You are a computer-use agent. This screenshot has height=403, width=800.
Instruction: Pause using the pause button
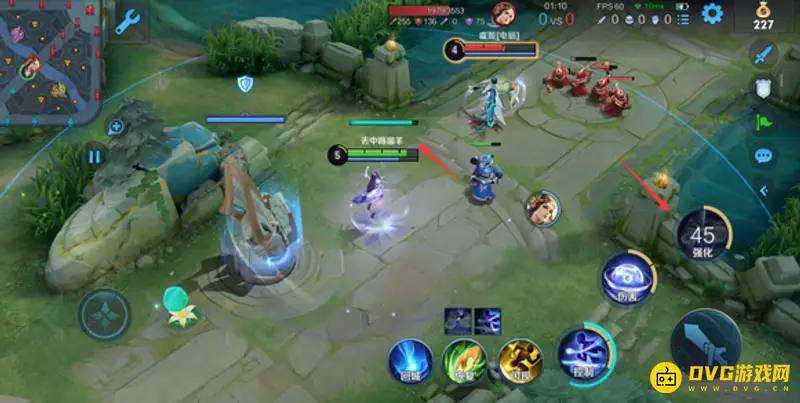[x=95, y=157]
